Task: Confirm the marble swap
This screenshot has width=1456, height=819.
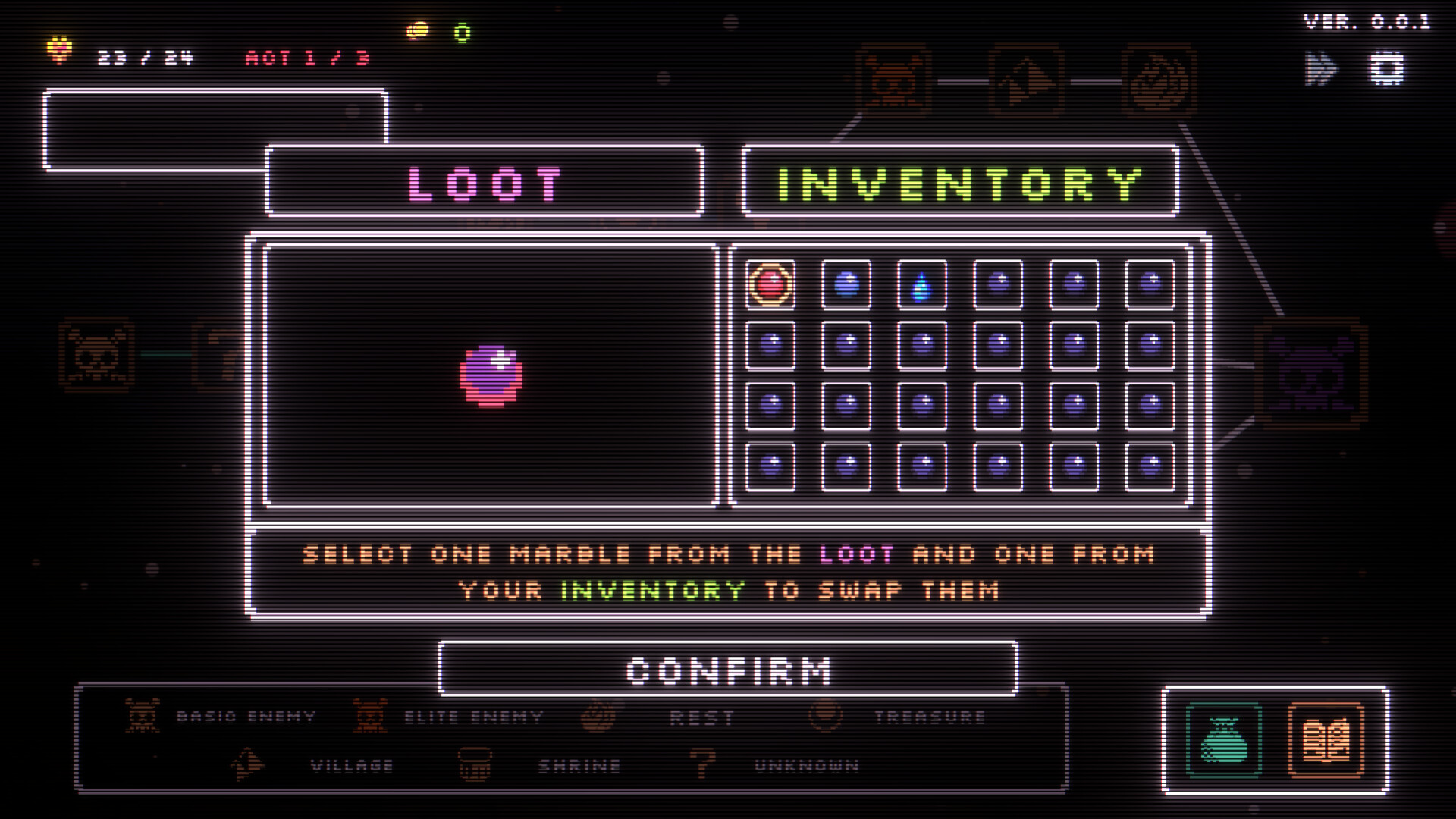Action: [728, 670]
